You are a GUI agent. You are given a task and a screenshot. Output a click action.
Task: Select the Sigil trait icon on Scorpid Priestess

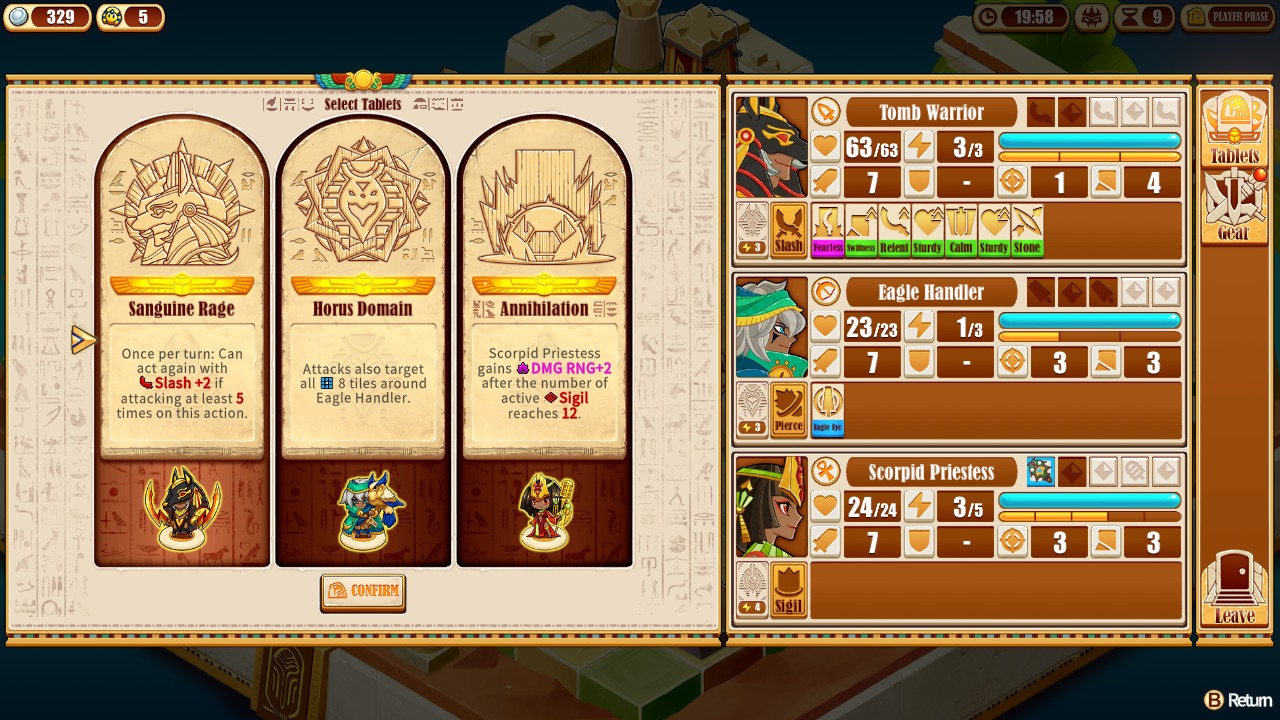coord(789,590)
